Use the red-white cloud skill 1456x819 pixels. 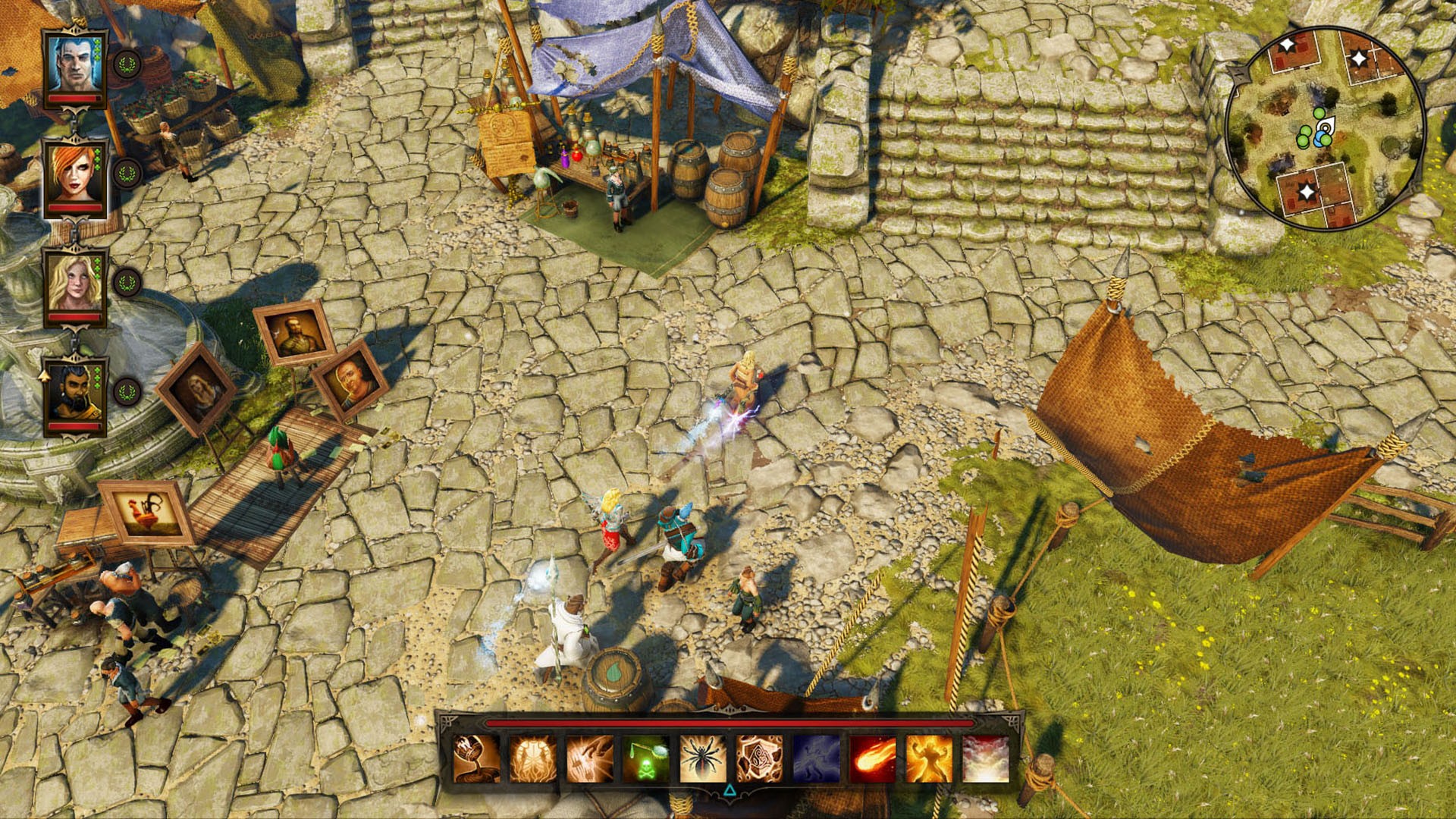pyautogui.click(x=986, y=758)
